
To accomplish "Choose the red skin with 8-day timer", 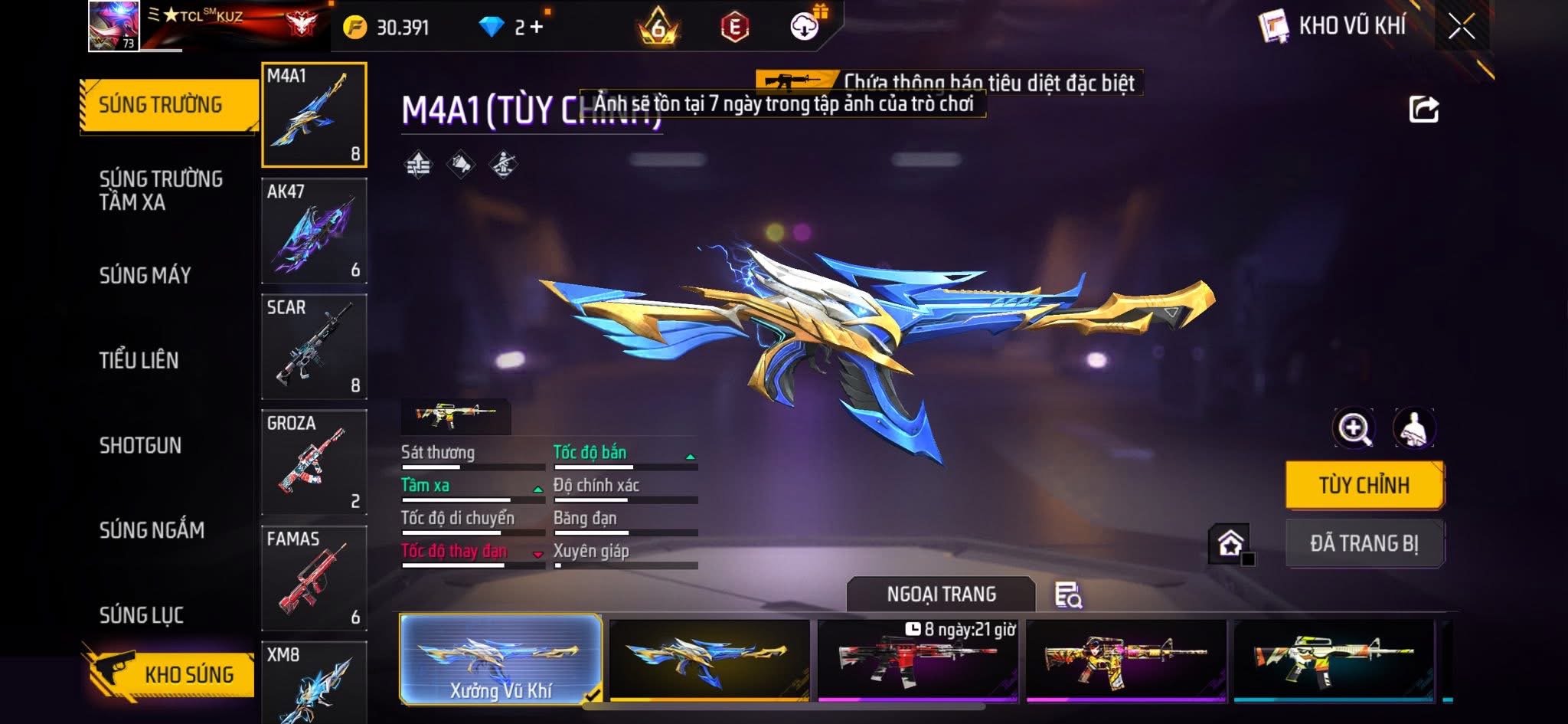I will [x=917, y=660].
